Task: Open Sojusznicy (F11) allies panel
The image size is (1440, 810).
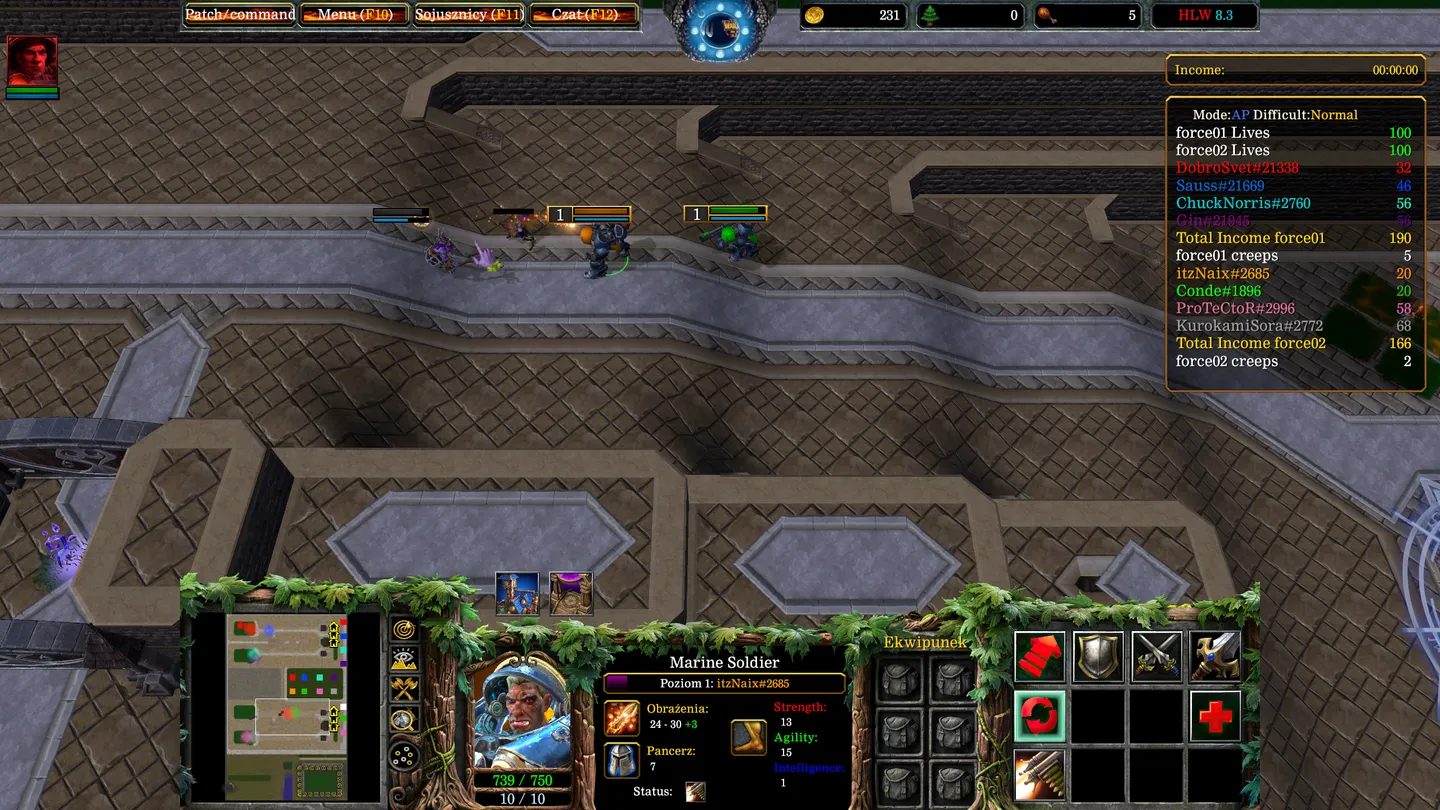Action: 469,15
